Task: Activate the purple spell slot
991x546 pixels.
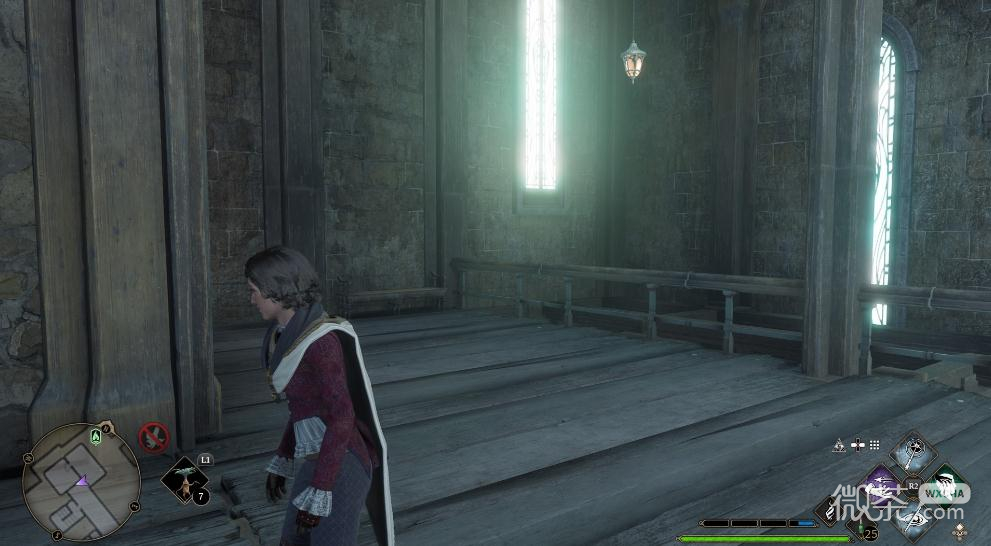Action: 882,487
